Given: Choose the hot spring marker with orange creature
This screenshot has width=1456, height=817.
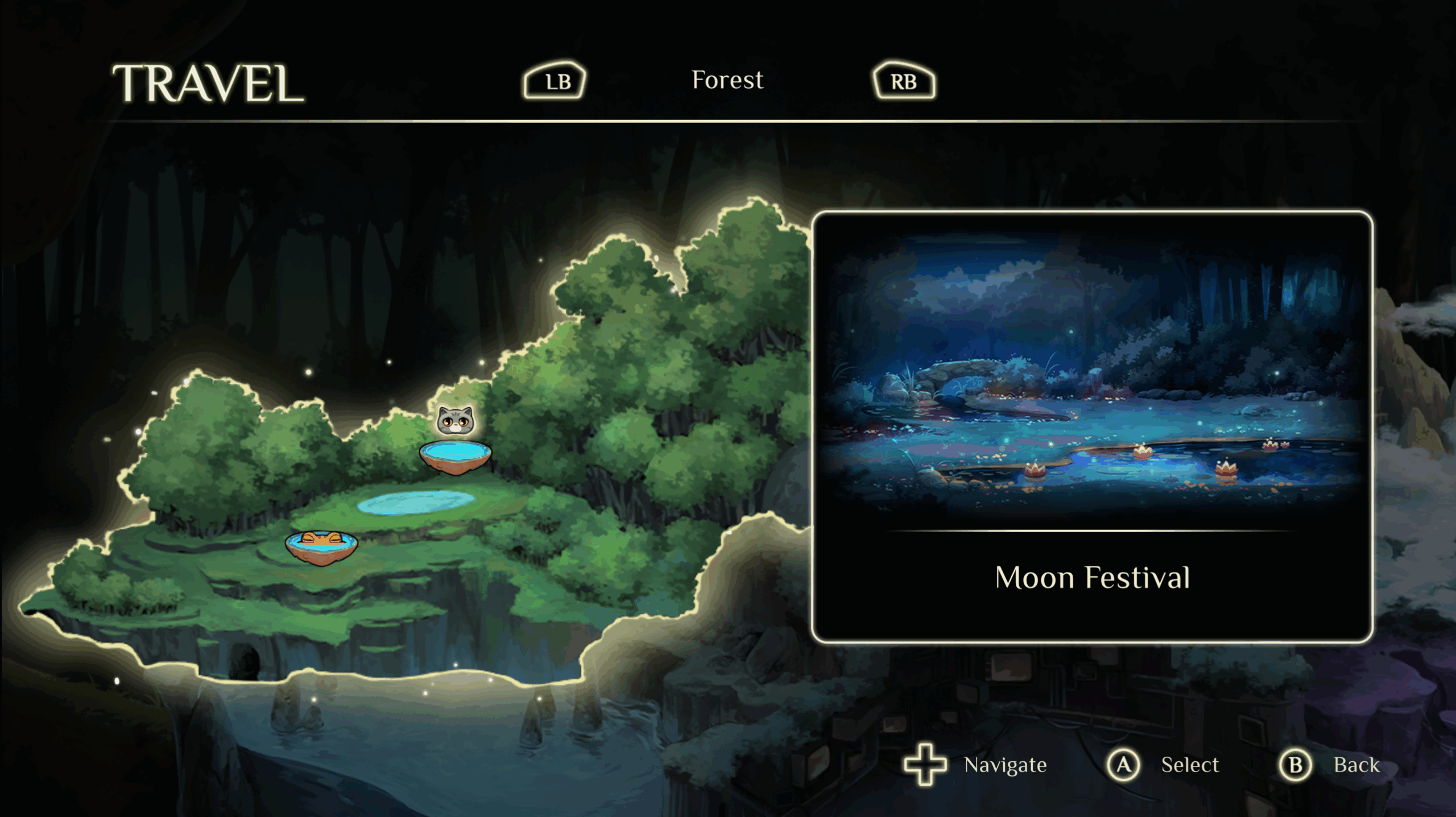Looking at the screenshot, I should point(321,547).
